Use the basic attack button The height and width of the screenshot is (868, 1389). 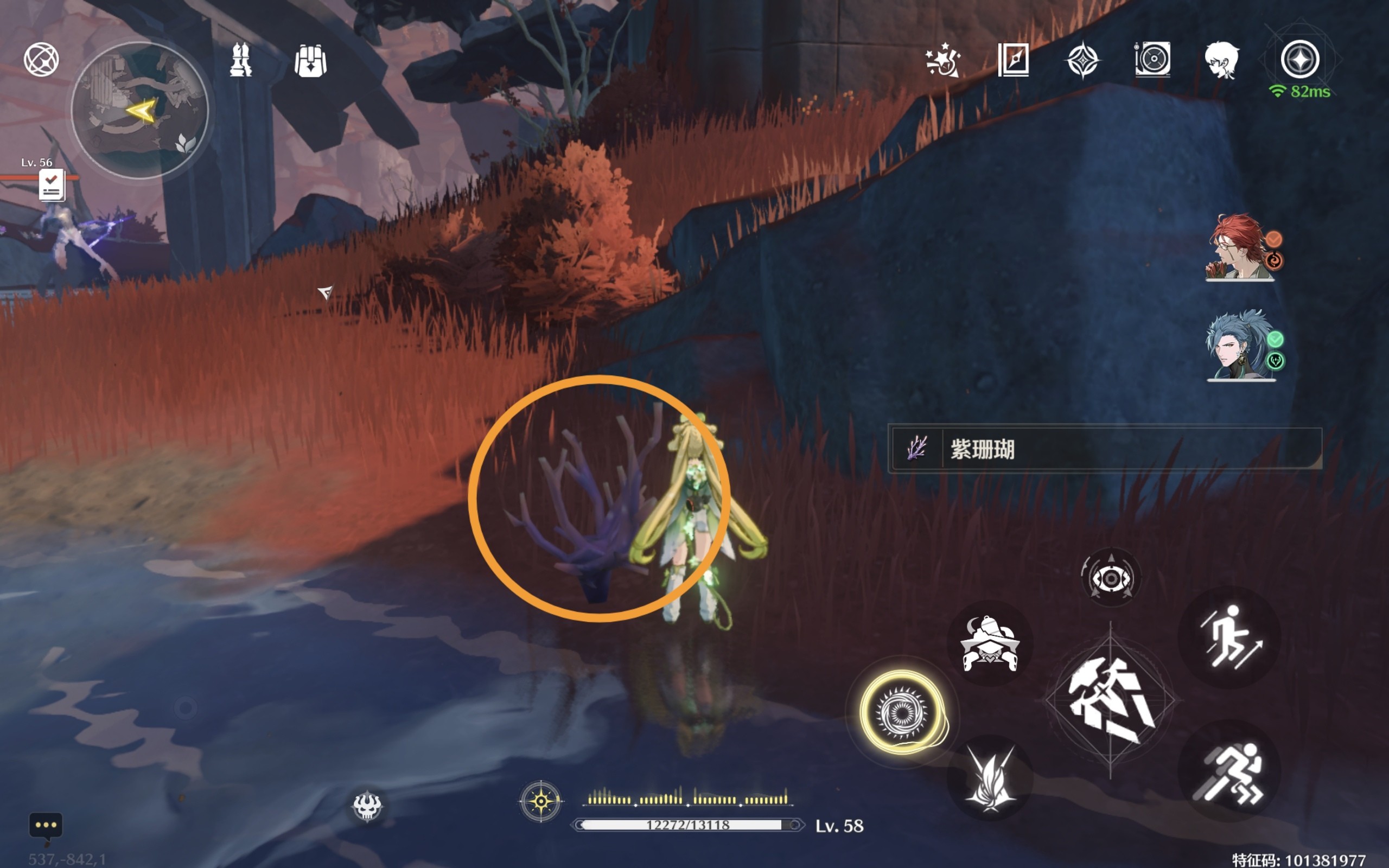click(x=1110, y=700)
